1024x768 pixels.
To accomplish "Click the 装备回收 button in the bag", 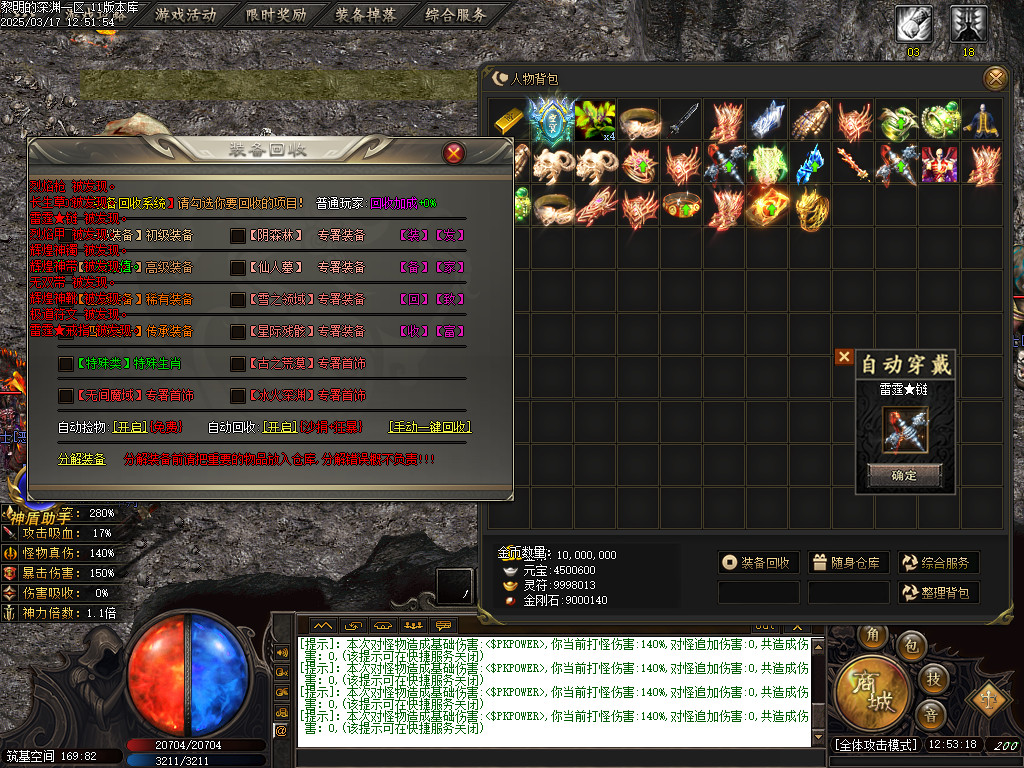I will [757, 563].
